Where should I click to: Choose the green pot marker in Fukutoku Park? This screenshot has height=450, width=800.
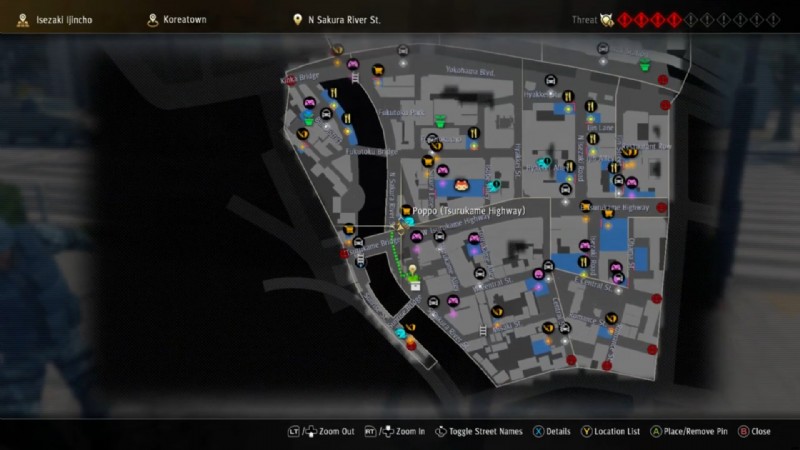tap(440, 121)
